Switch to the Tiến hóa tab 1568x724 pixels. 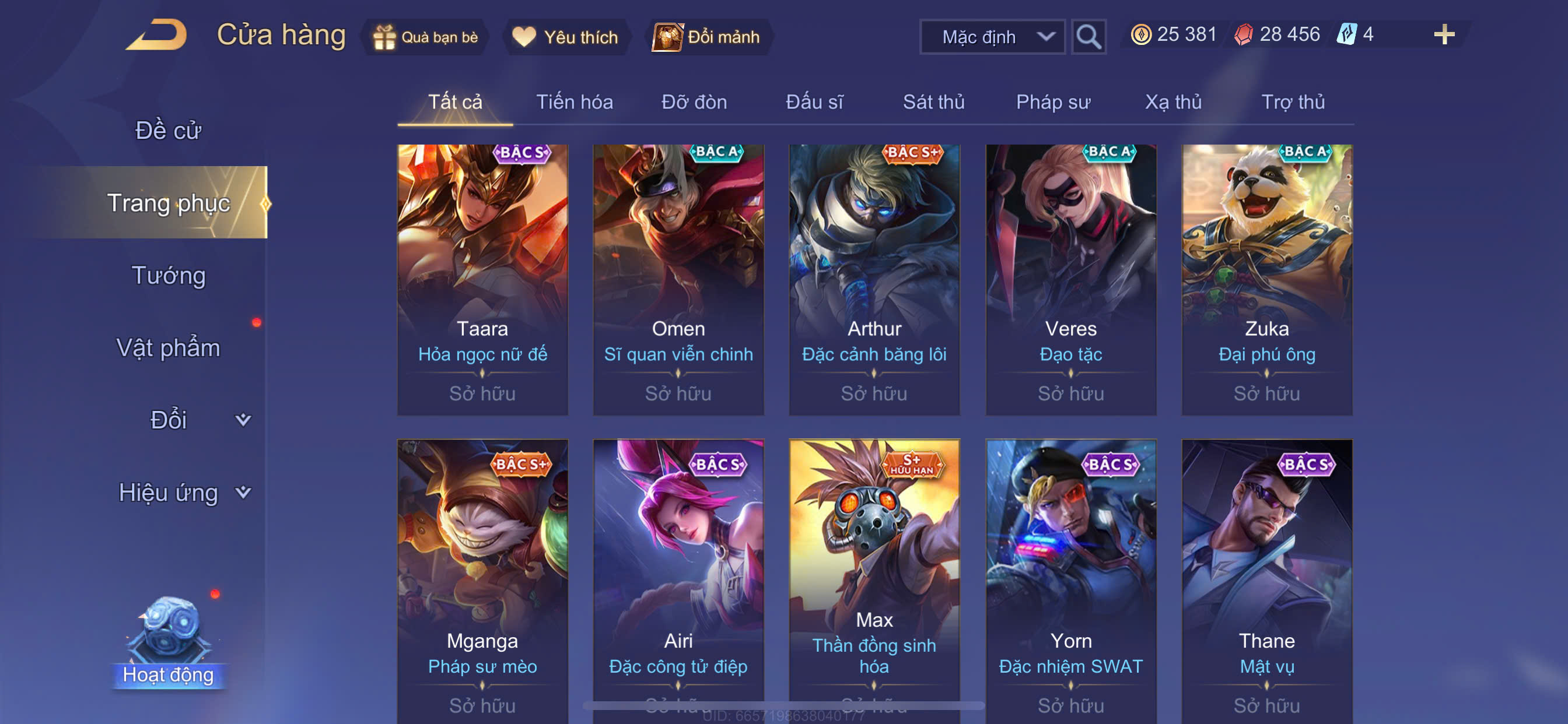click(574, 101)
